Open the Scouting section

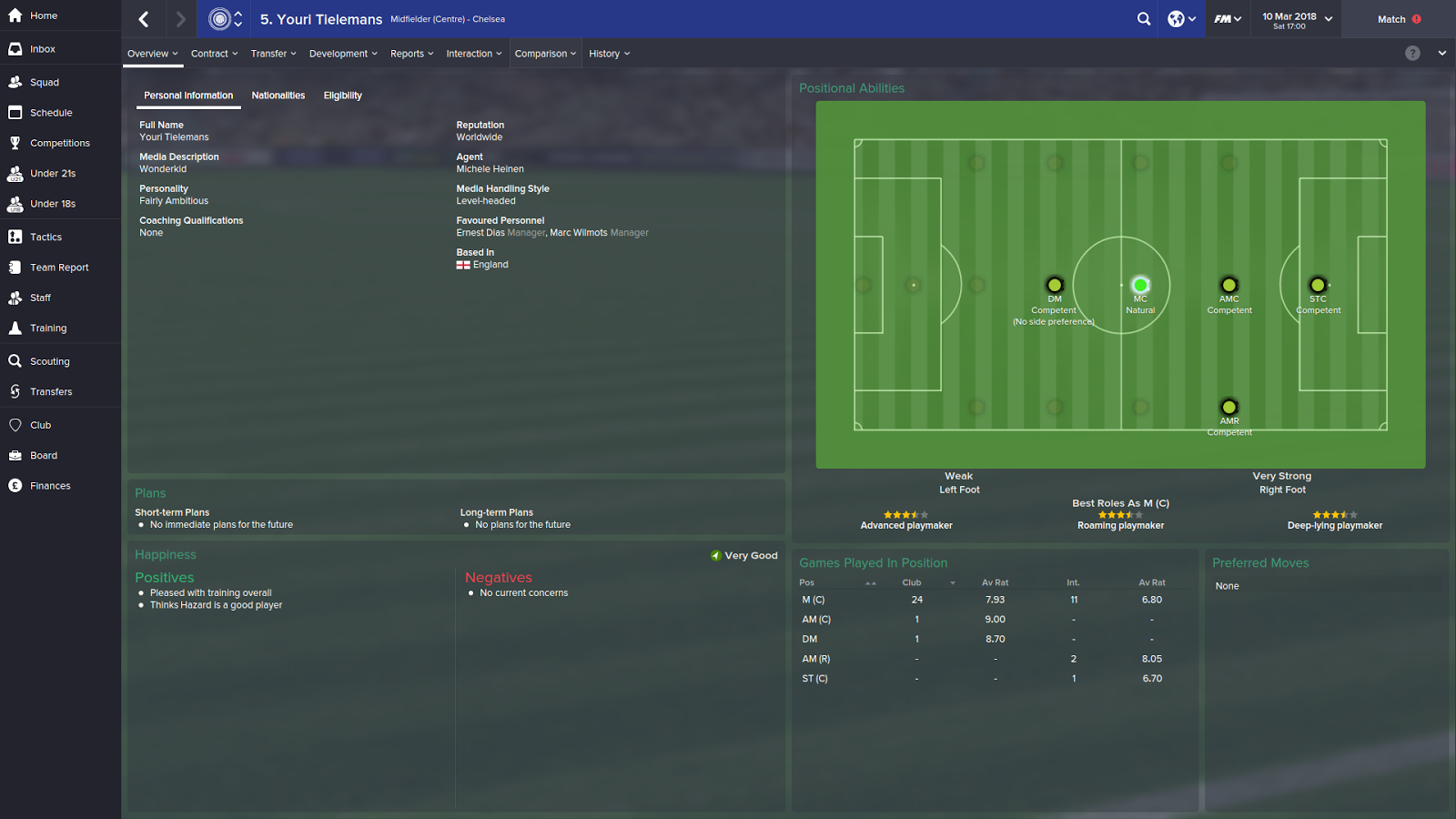click(x=49, y=360)
